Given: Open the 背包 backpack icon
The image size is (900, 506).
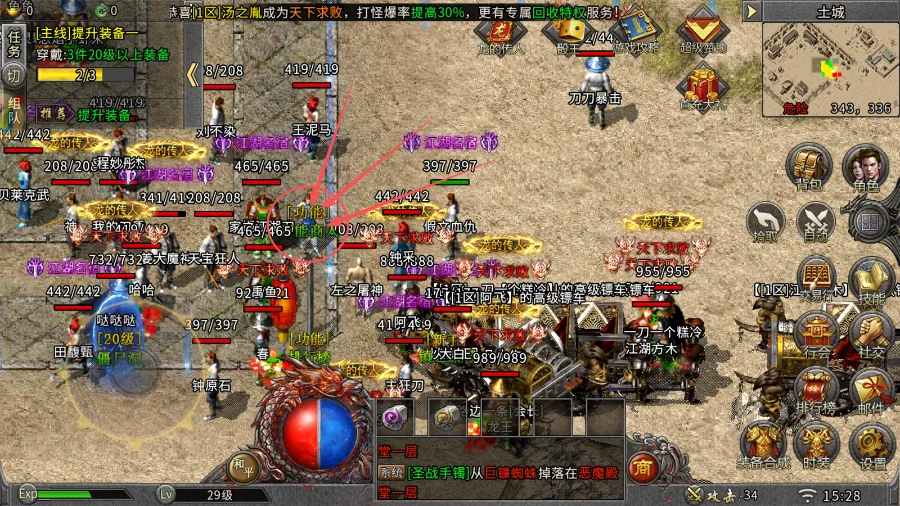Looking at the screenshot, I should [x=808, y=166].
